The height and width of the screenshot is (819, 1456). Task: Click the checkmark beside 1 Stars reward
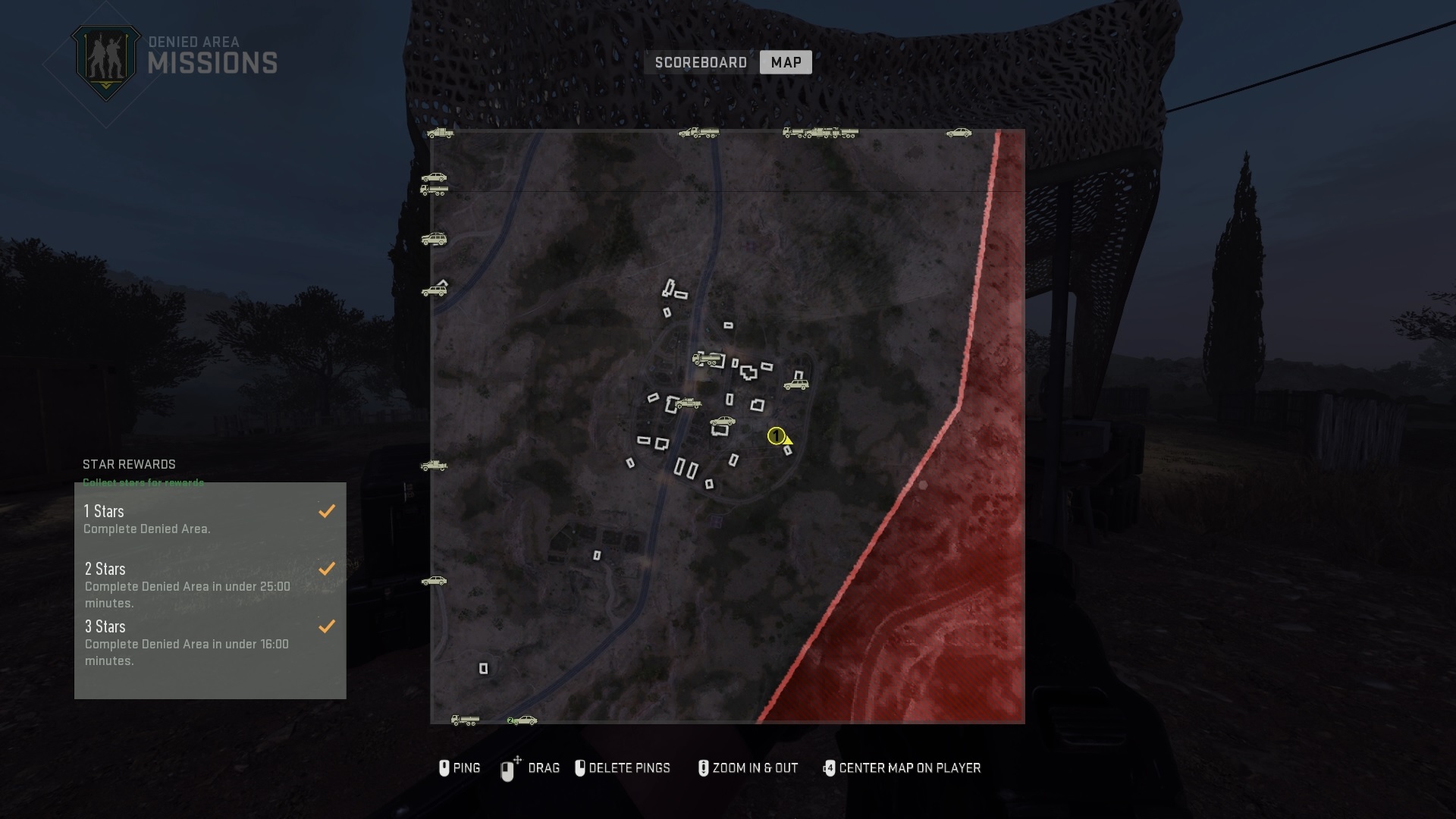tap(328, 510)
